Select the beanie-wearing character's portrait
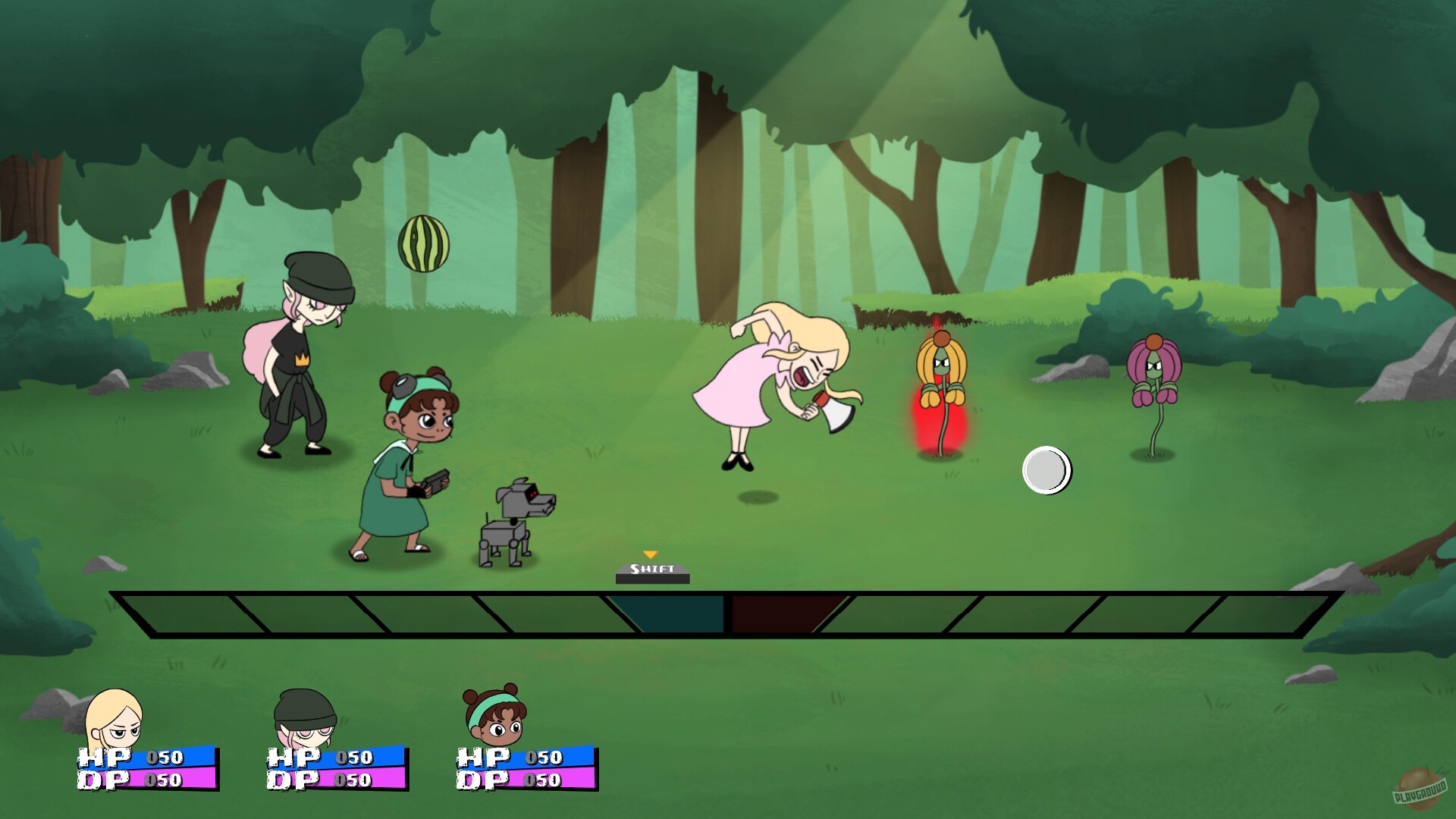 point(303,717)
